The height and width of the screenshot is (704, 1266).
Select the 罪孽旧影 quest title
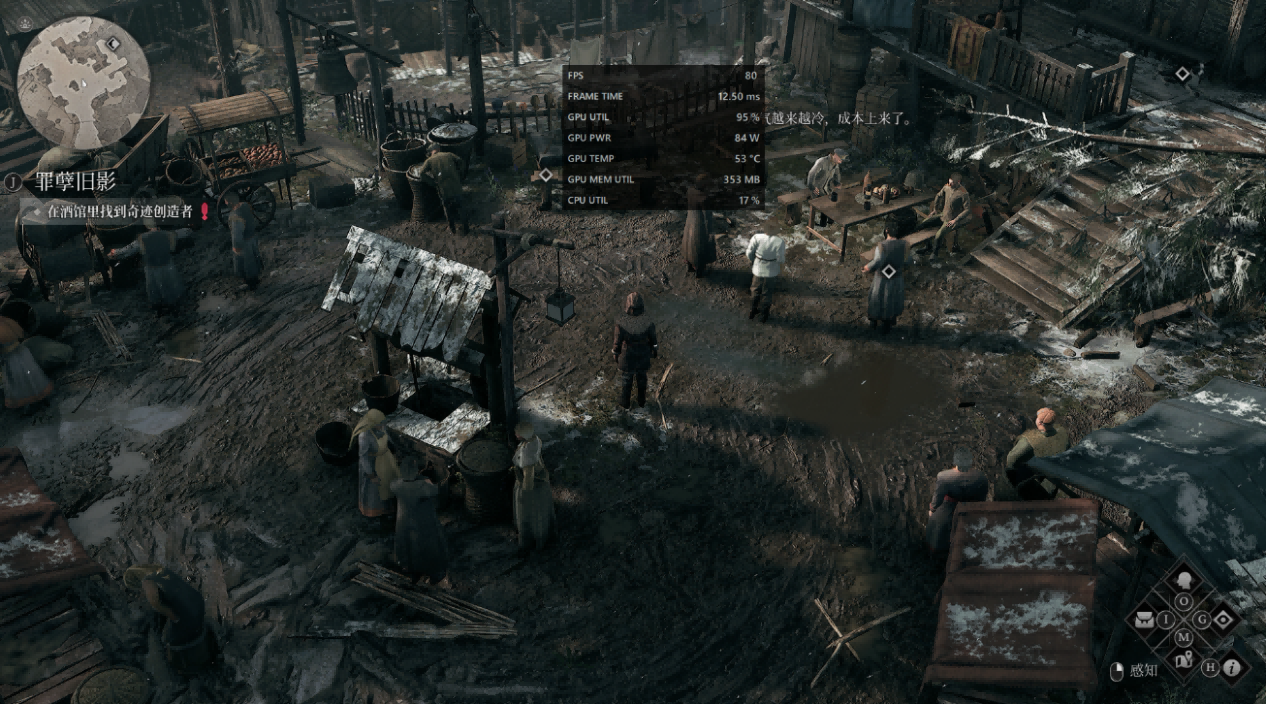[74, 182]
